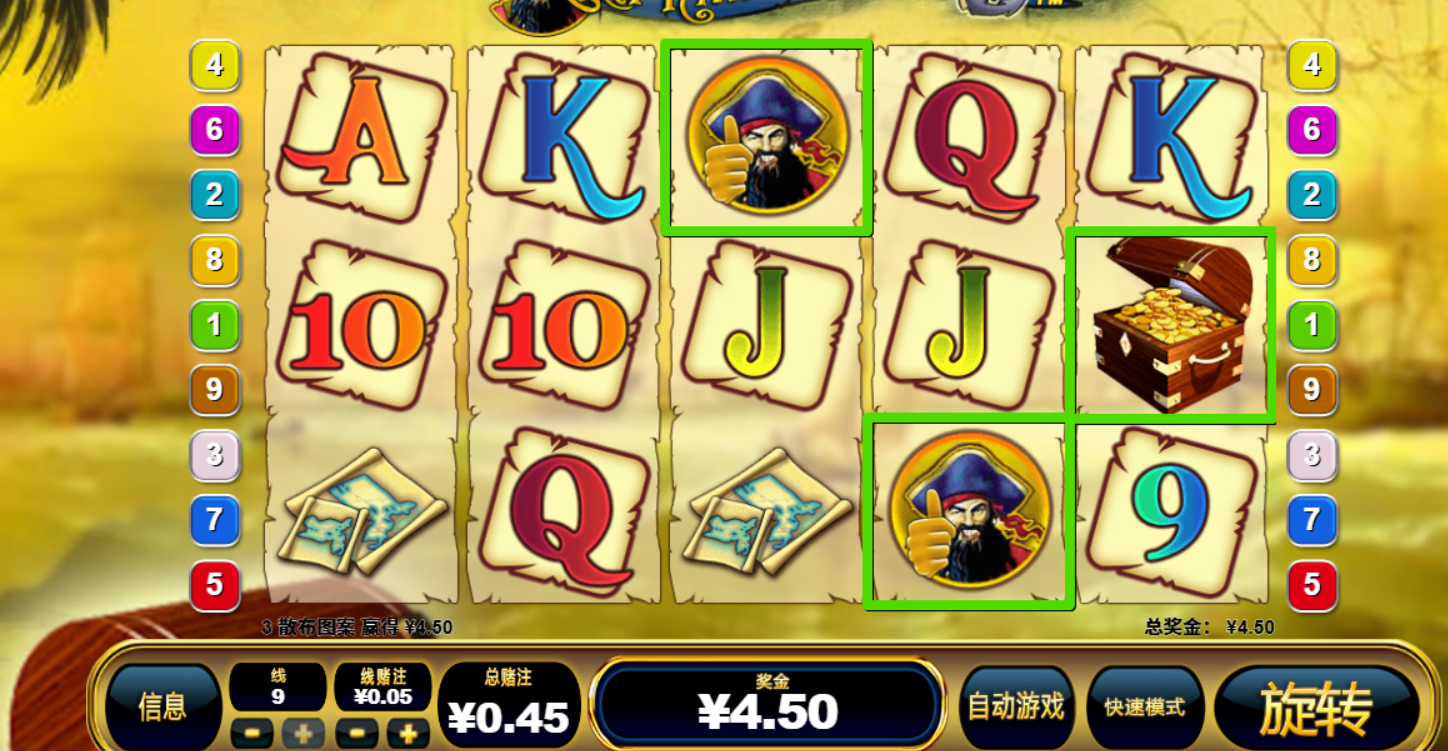Open the 信息 info panel
The image size is (1448, 751).
pyautogui.click(x=163, y=707)
